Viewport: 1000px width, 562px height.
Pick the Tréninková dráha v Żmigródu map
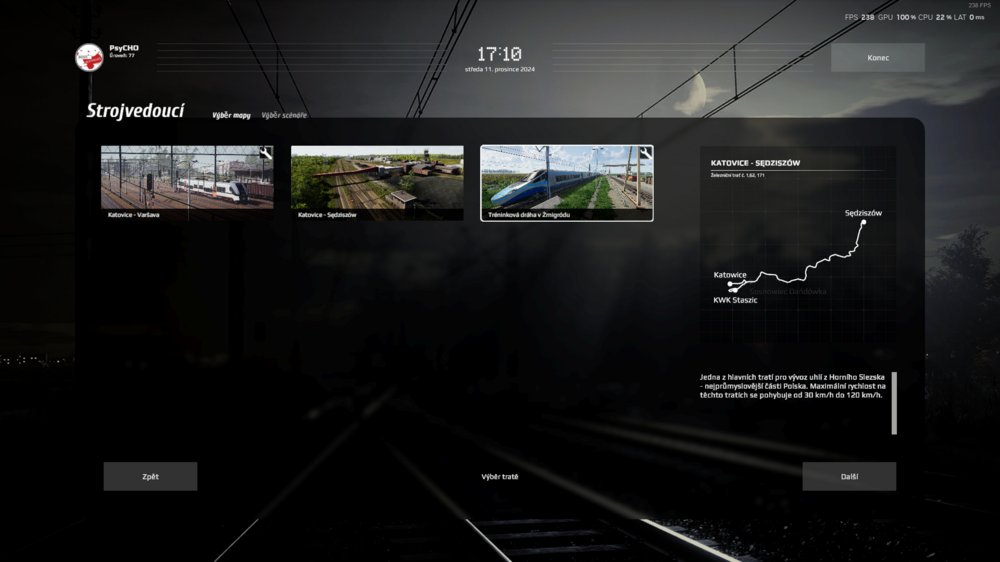tap(567, 183)
